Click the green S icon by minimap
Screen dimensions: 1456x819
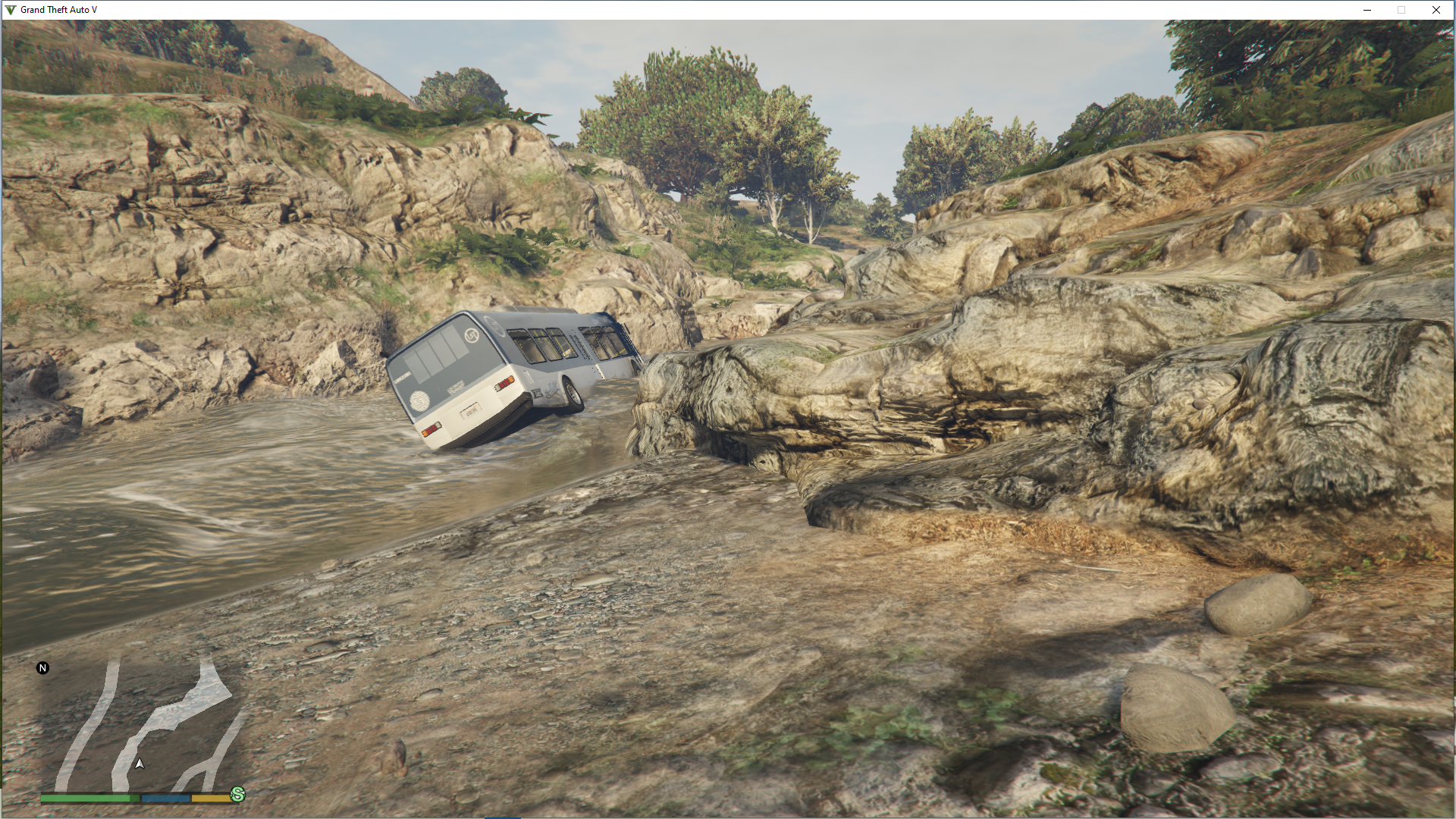pos(238,794)
